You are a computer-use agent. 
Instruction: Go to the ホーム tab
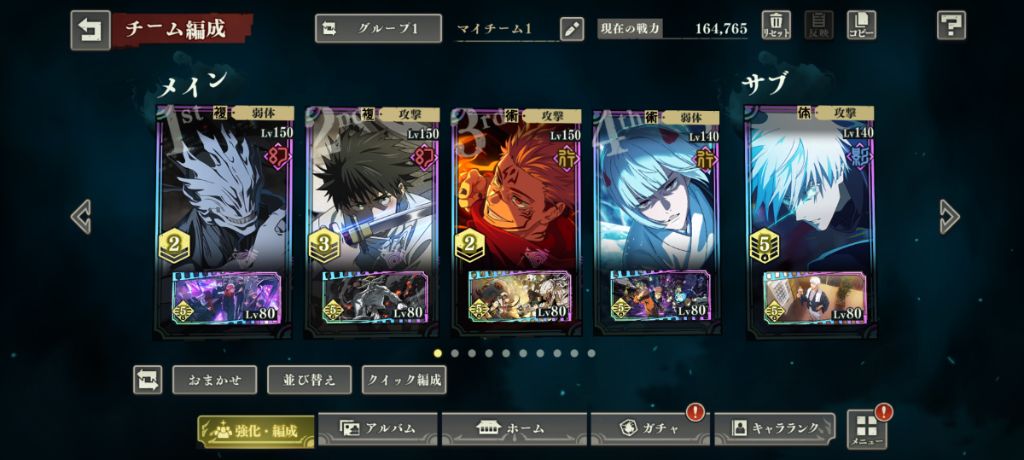point(513,428)
